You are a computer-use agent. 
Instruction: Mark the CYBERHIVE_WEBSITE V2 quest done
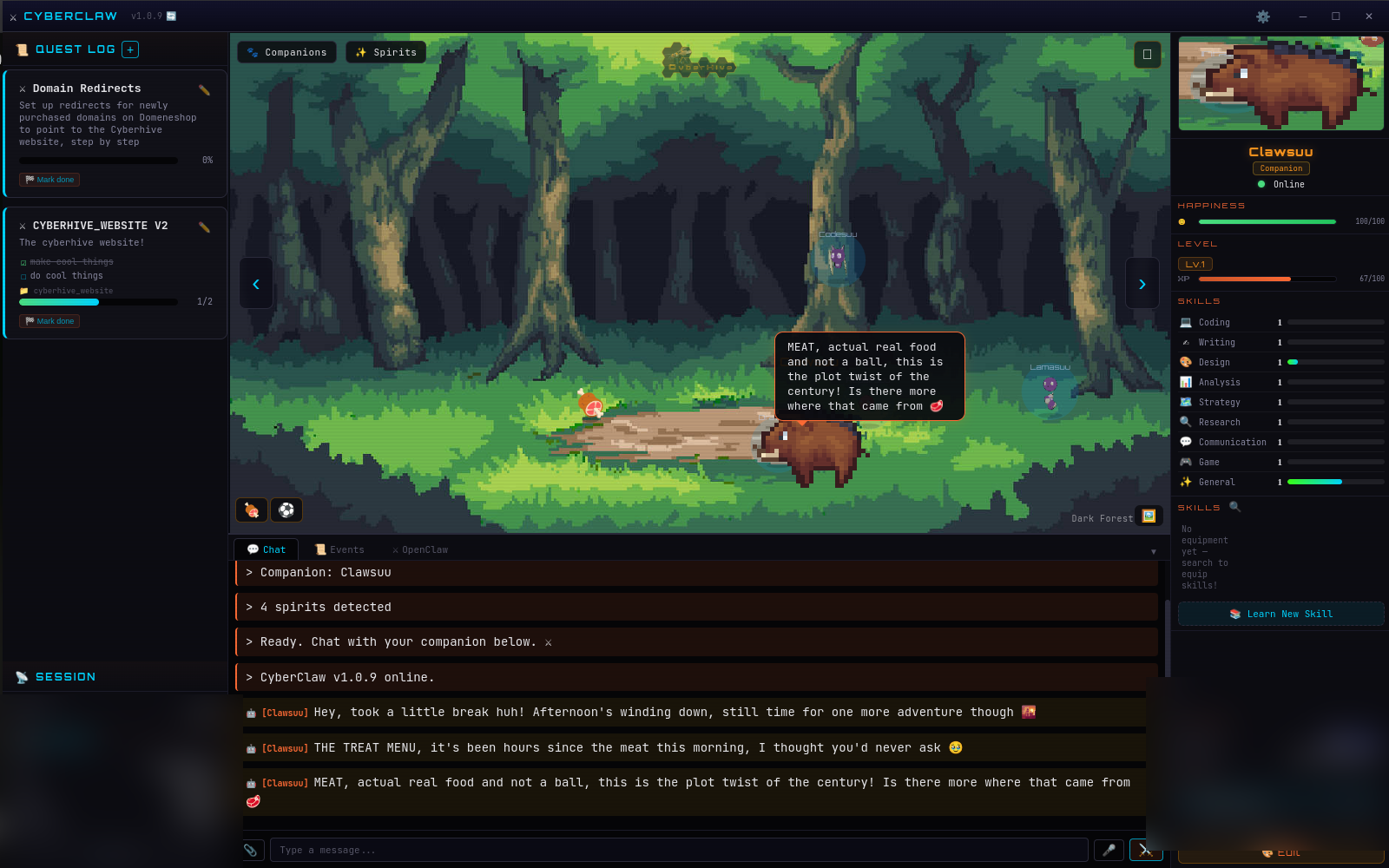49,320
